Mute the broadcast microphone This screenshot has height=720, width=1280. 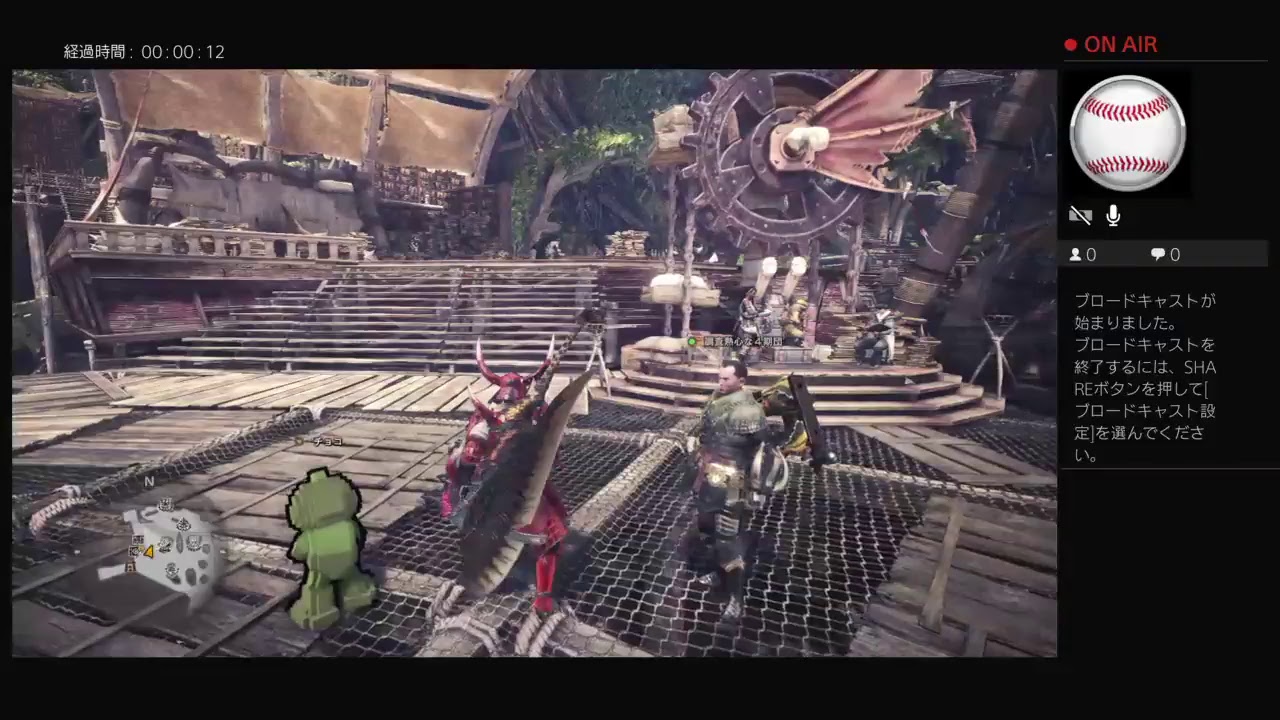tap(1112, 215)
